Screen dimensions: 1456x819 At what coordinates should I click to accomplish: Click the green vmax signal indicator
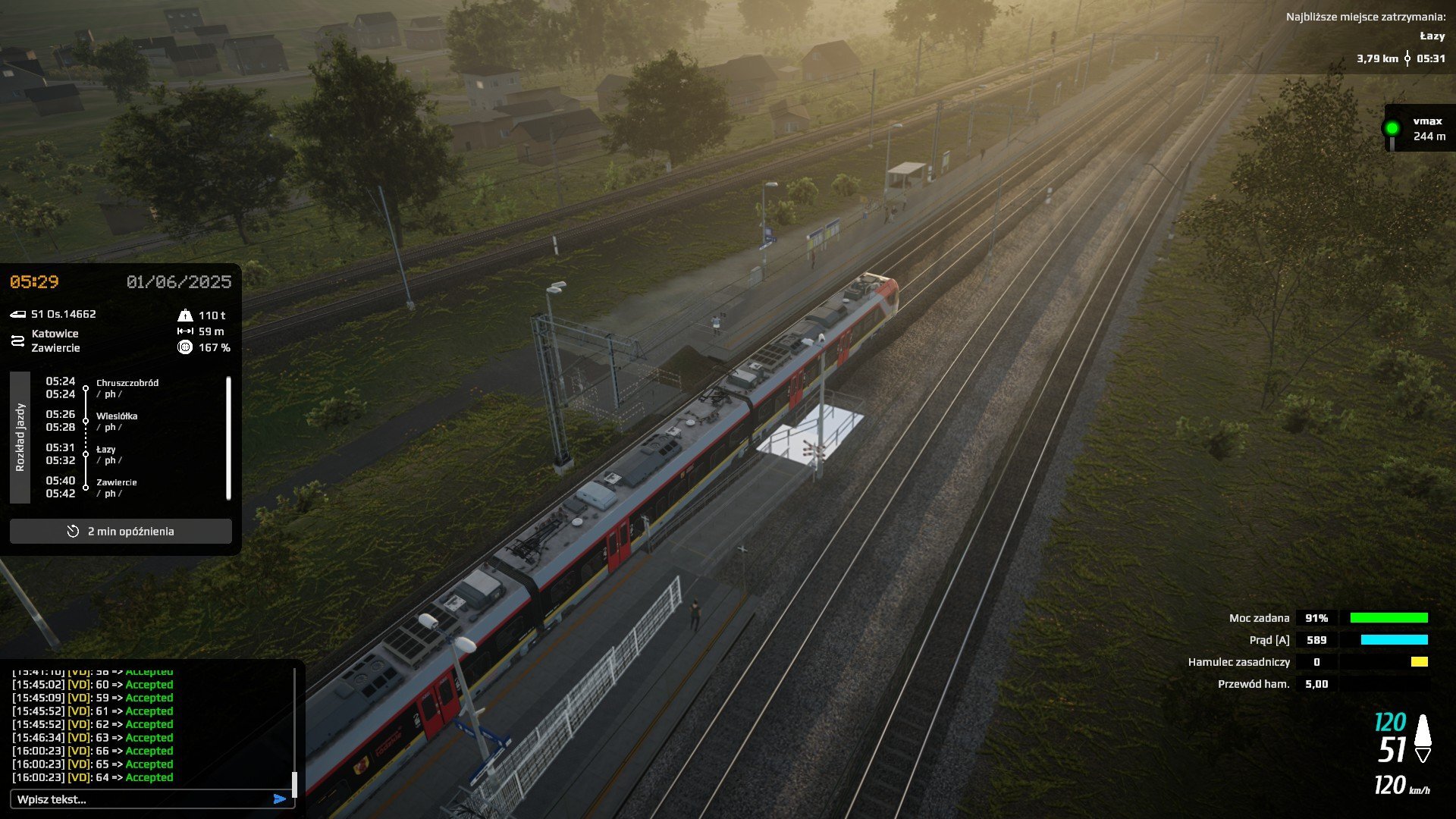[1392, 128]
